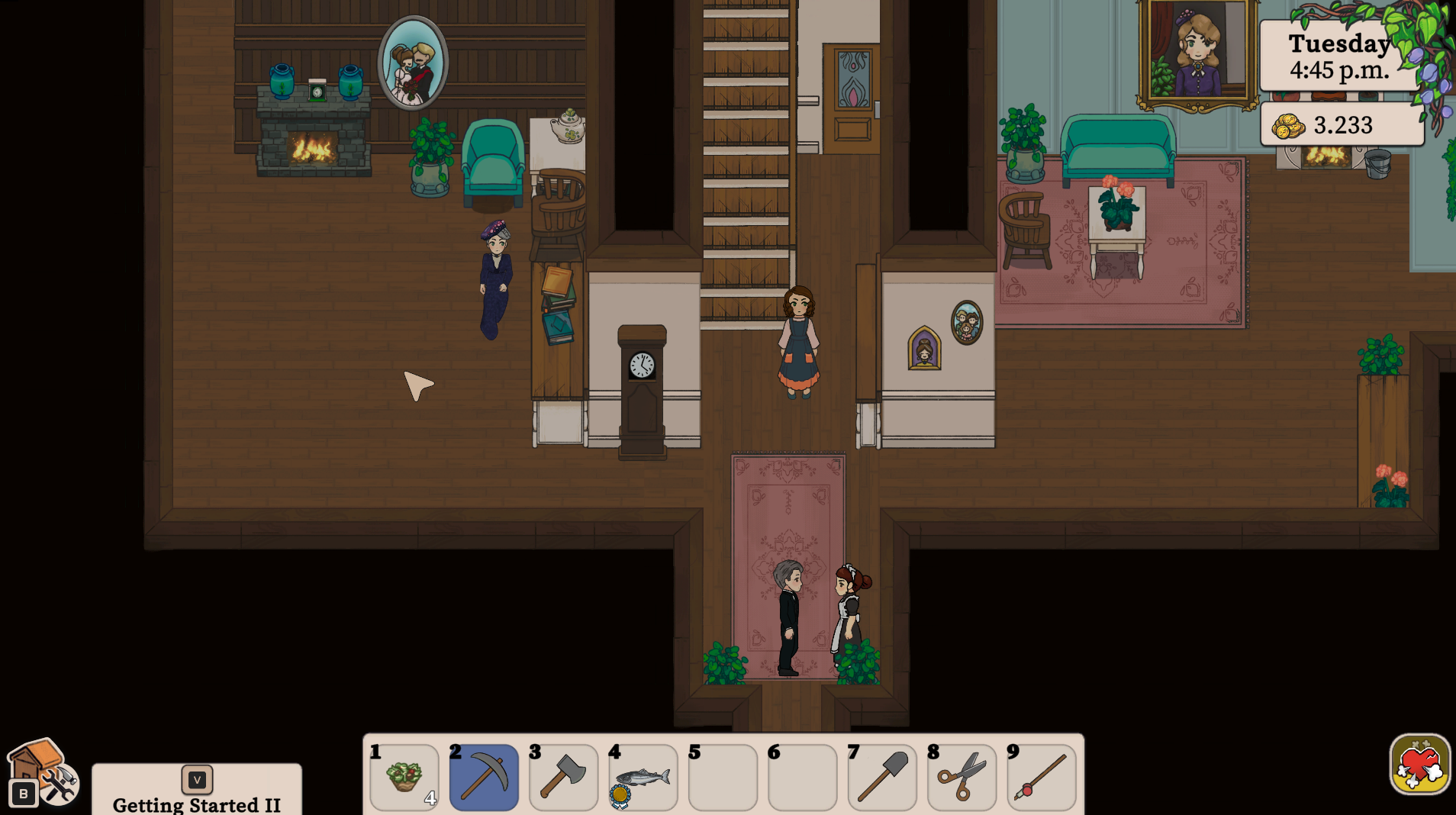Choose the pickaxe in the hotbar
The width and height of the screenshot is (1456, 815).
(484, 777)
